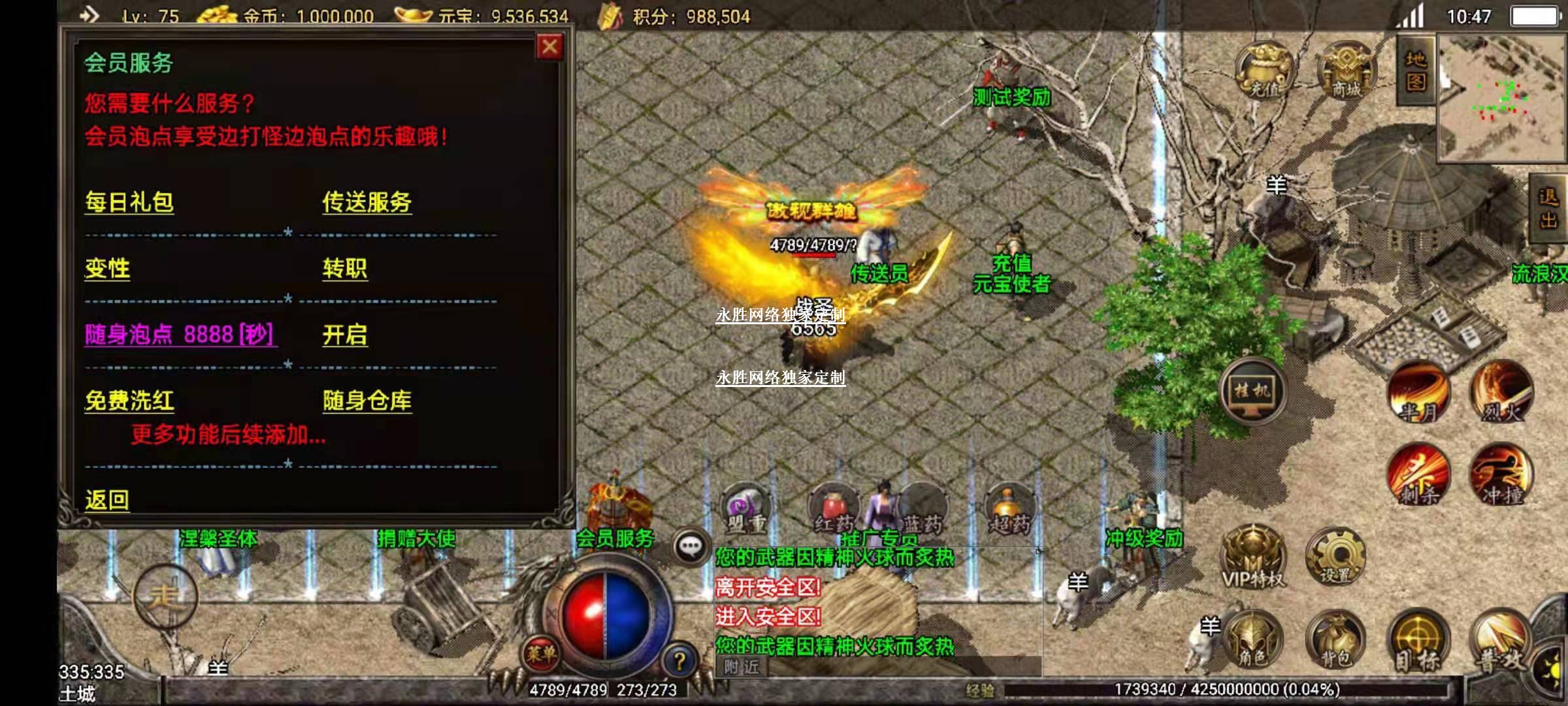Select the 变性 gender change option
Screen dimensions: 1568x706
[x=107, y=269]
